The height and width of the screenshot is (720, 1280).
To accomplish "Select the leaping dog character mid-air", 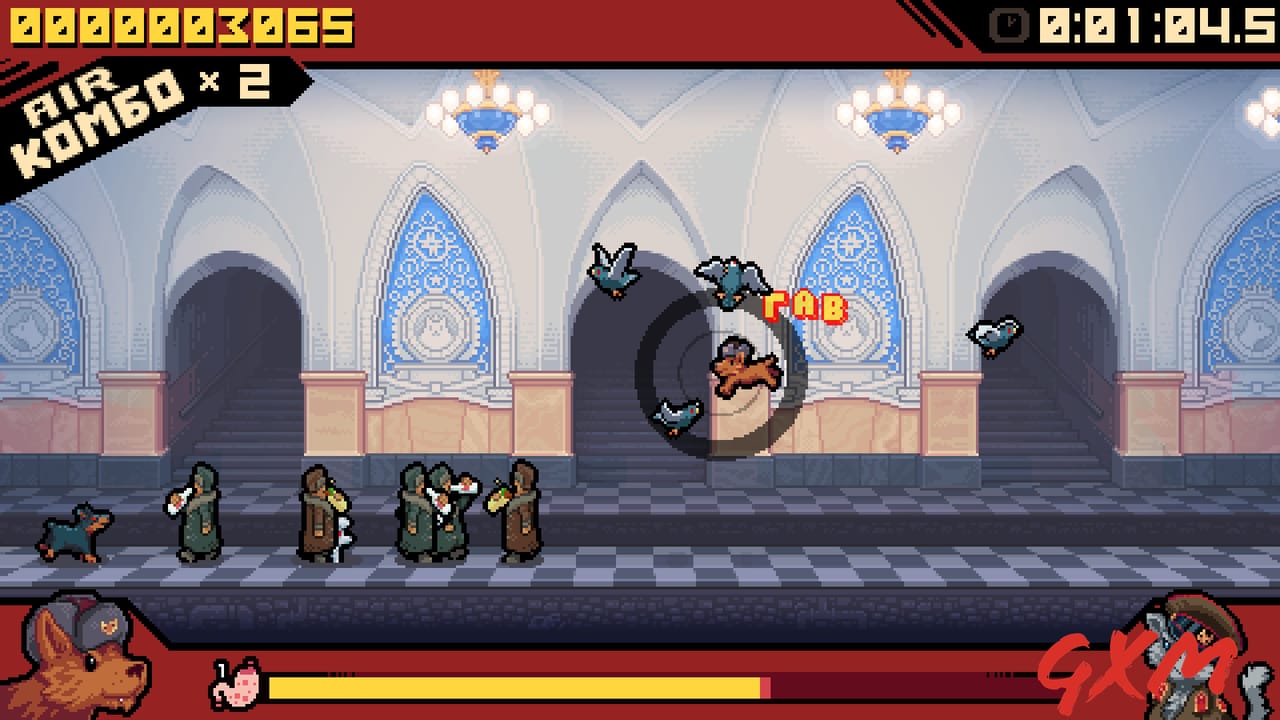I will [x=745, y=370].
